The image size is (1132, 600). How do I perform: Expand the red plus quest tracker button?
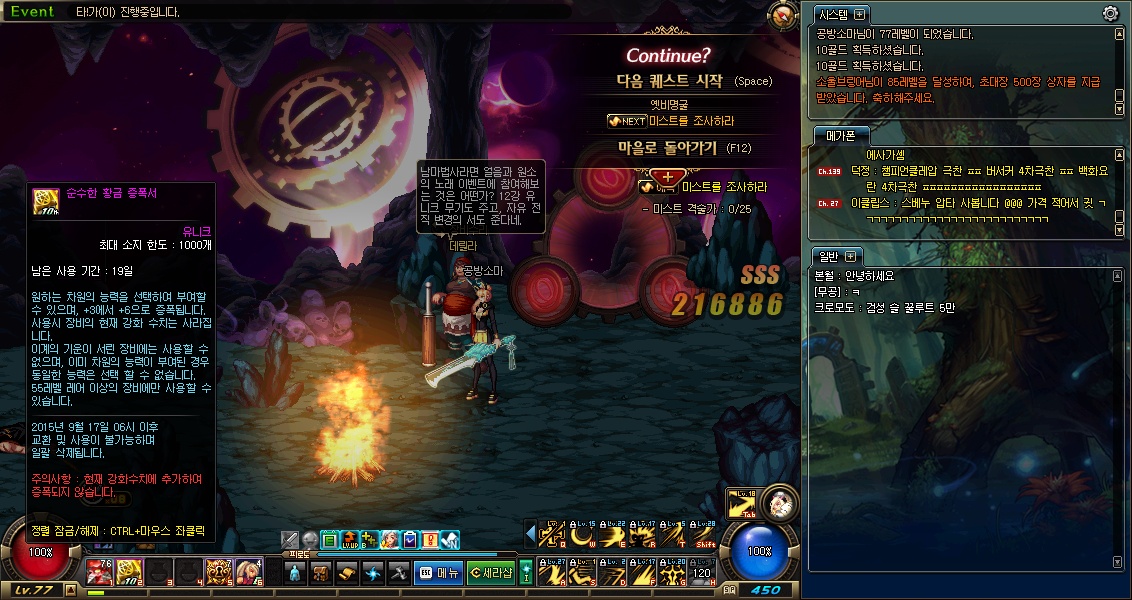tap(667, 177)
